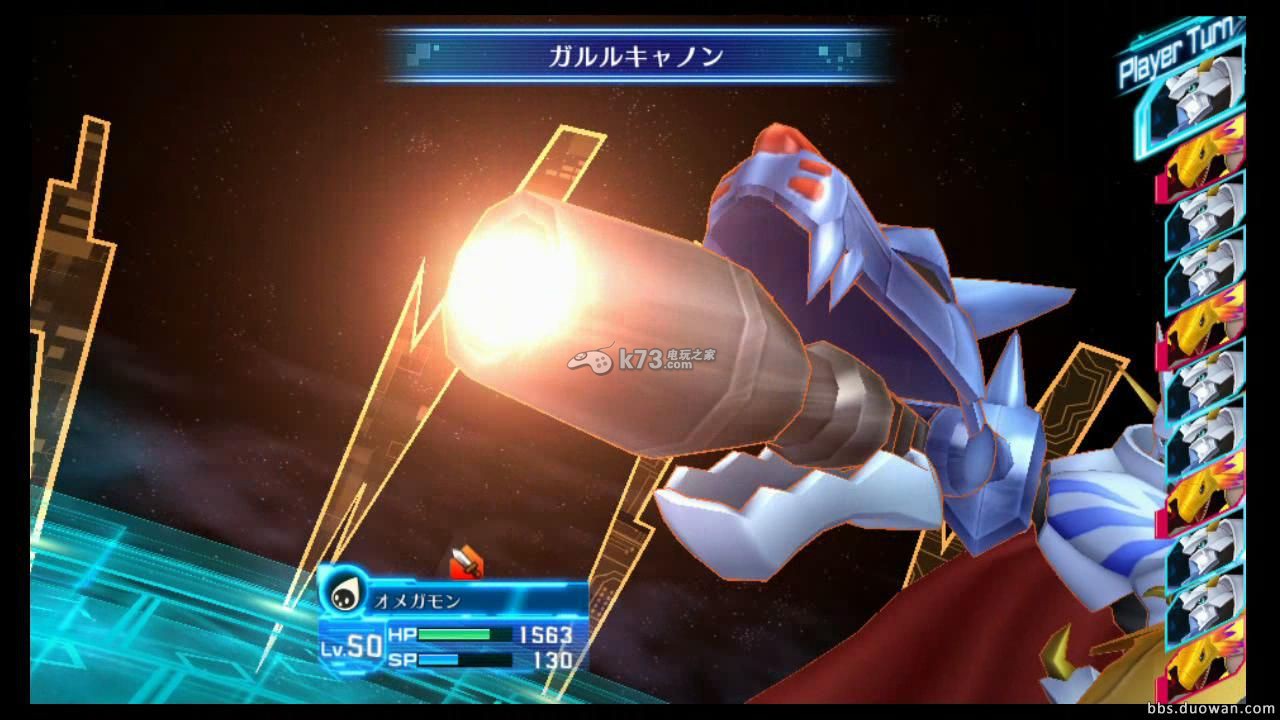Click the red attribute icon above Omegamon's name

click(x=466, y=564)
